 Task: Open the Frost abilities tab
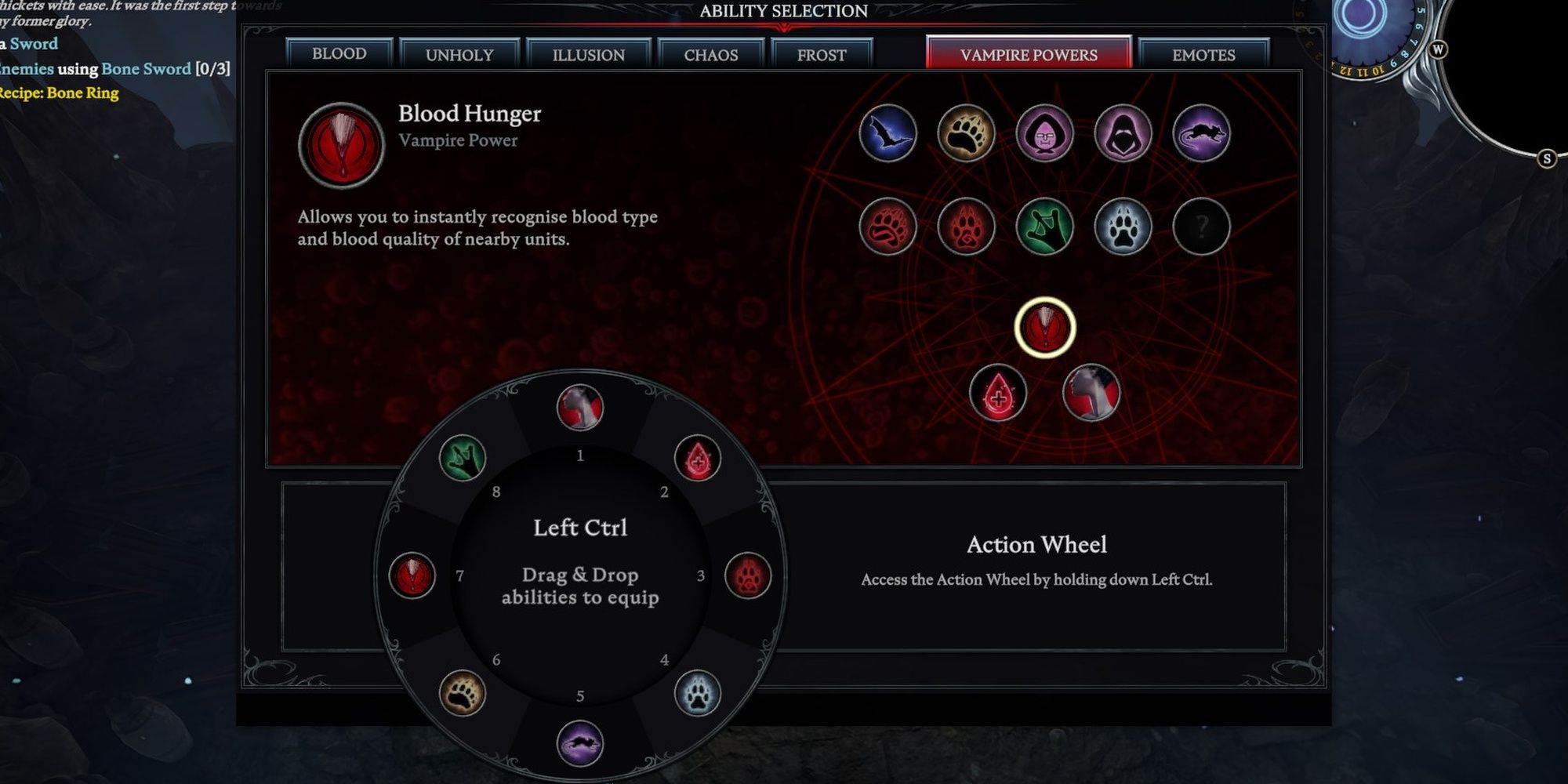pos(822,55)
